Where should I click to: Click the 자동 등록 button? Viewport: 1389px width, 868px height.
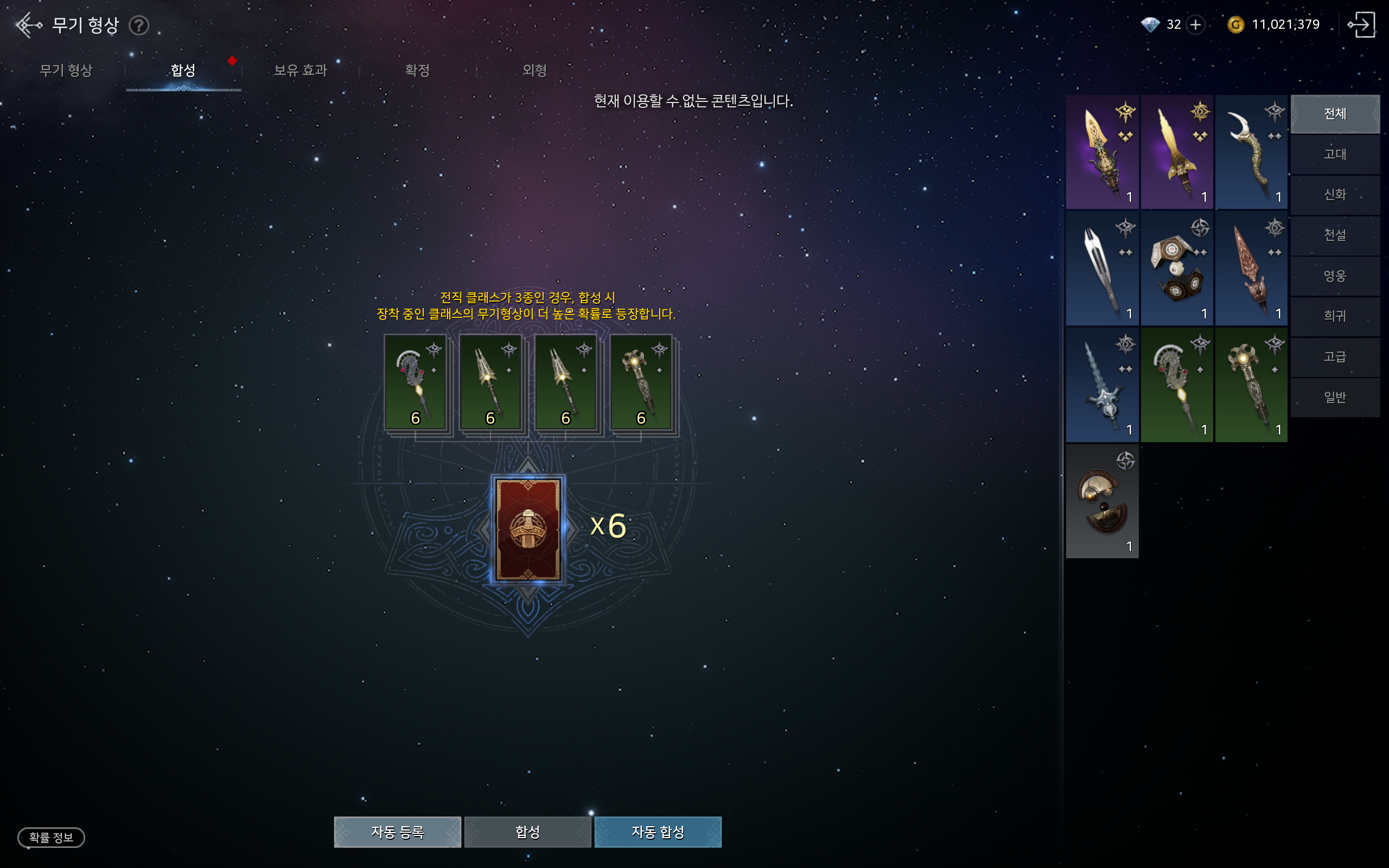tap(397, 832)
